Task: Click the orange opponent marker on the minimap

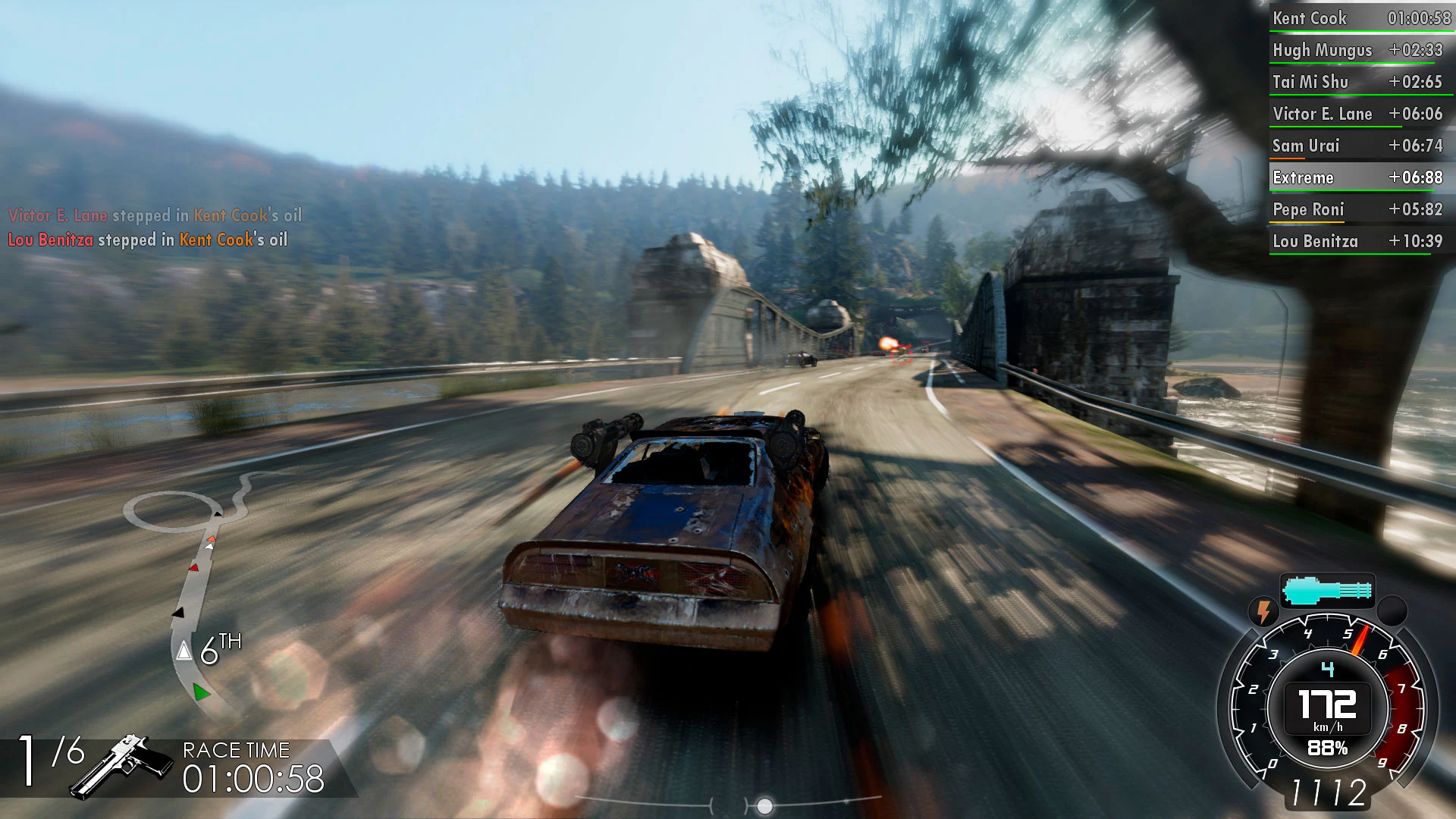Action: click(x=210, y=536)
